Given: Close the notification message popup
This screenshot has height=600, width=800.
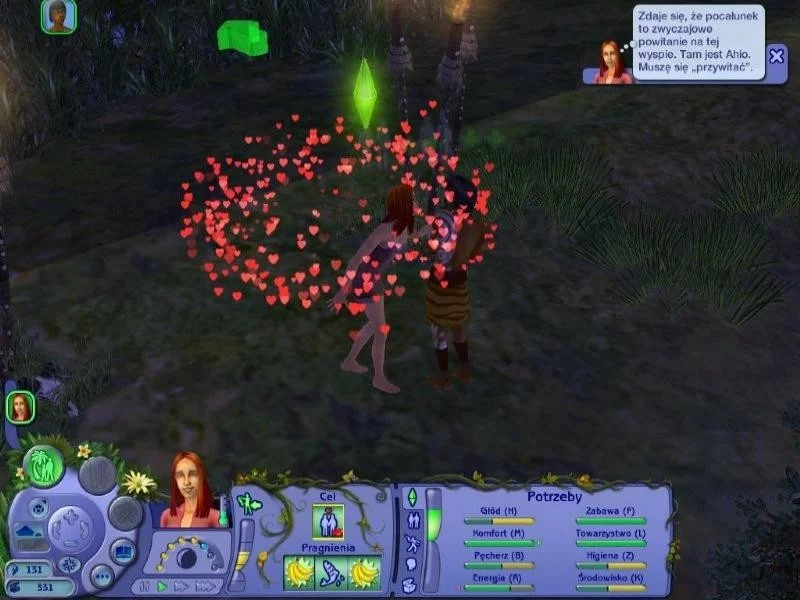Looking at the screenshot, I should (x=777, y=56).
